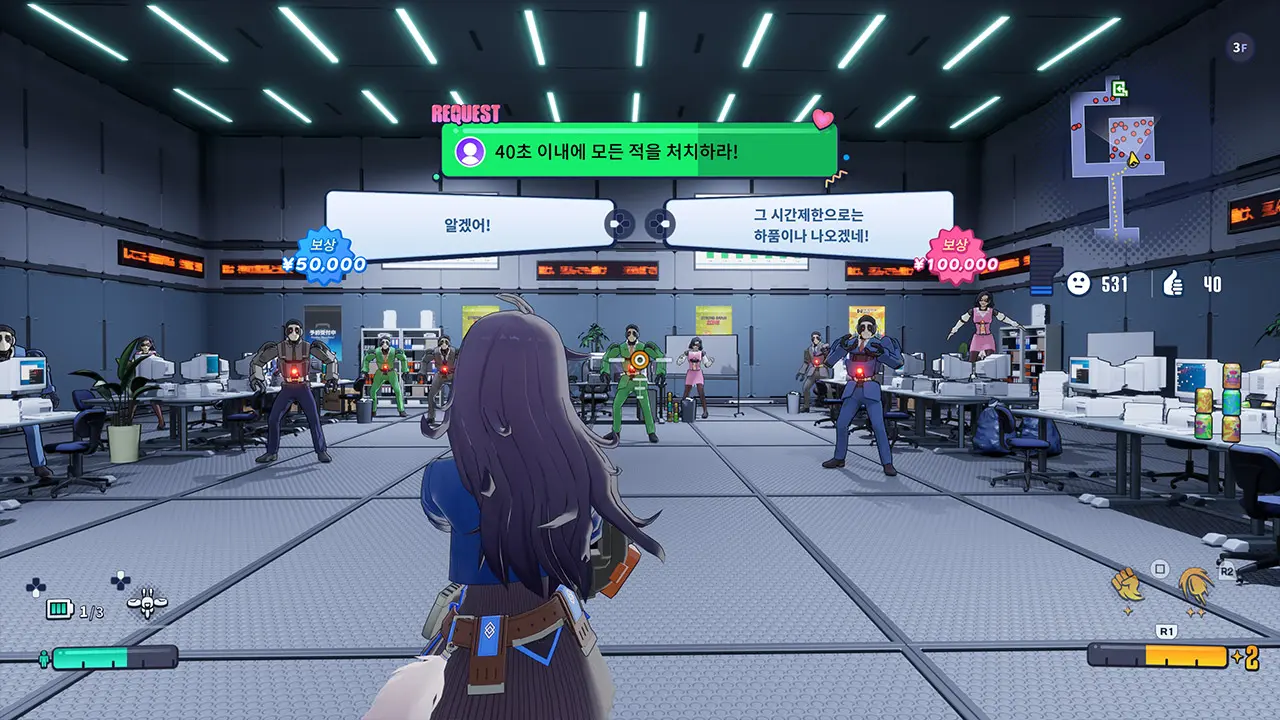Click the smiley face followers icon
Viewport: 1280px width, 720px height.
coord(1078,284)
